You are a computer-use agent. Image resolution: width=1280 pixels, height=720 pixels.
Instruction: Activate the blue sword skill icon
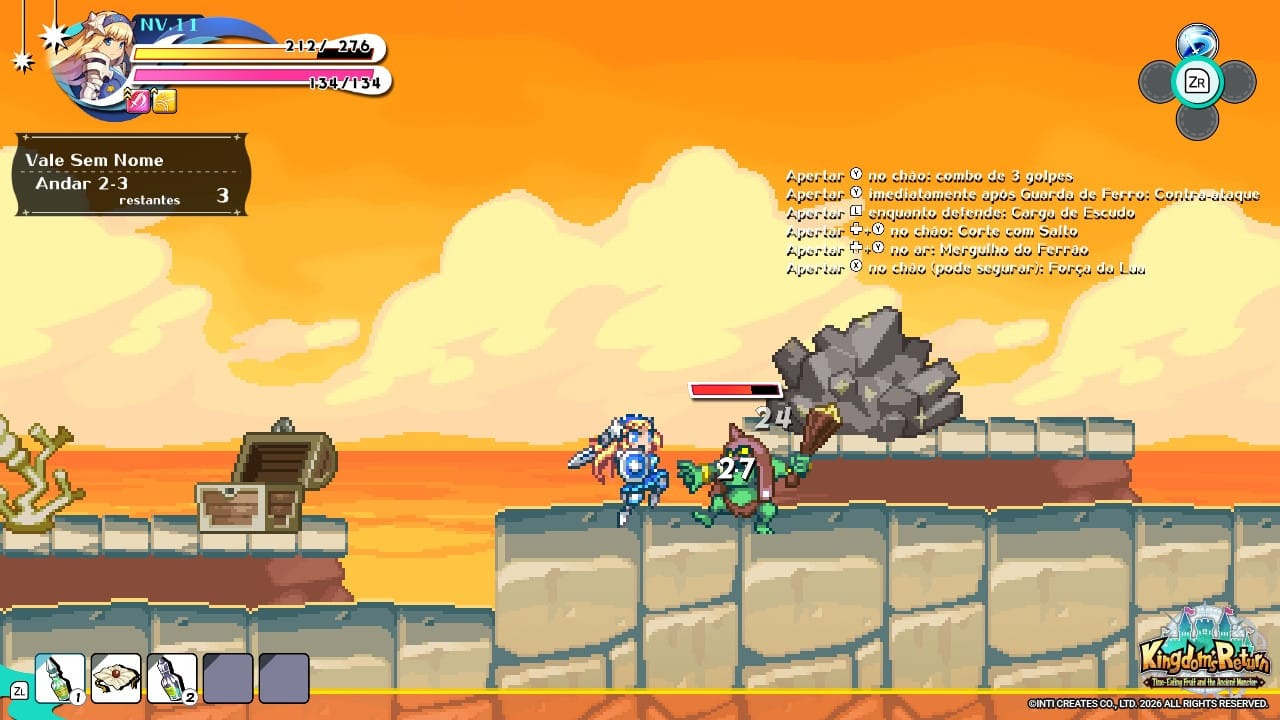[x=1196, y=43]
